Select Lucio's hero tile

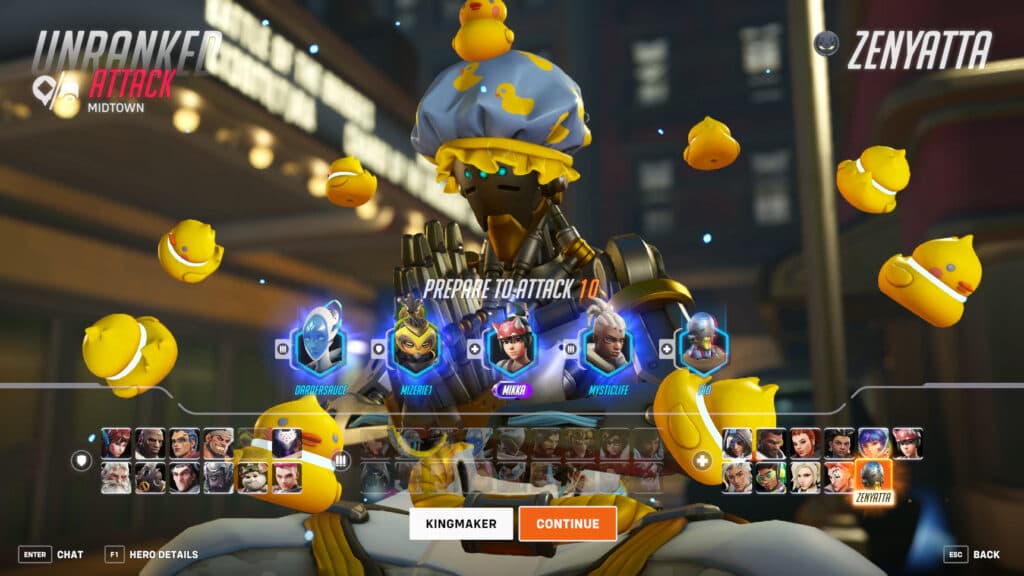[770, 477]
